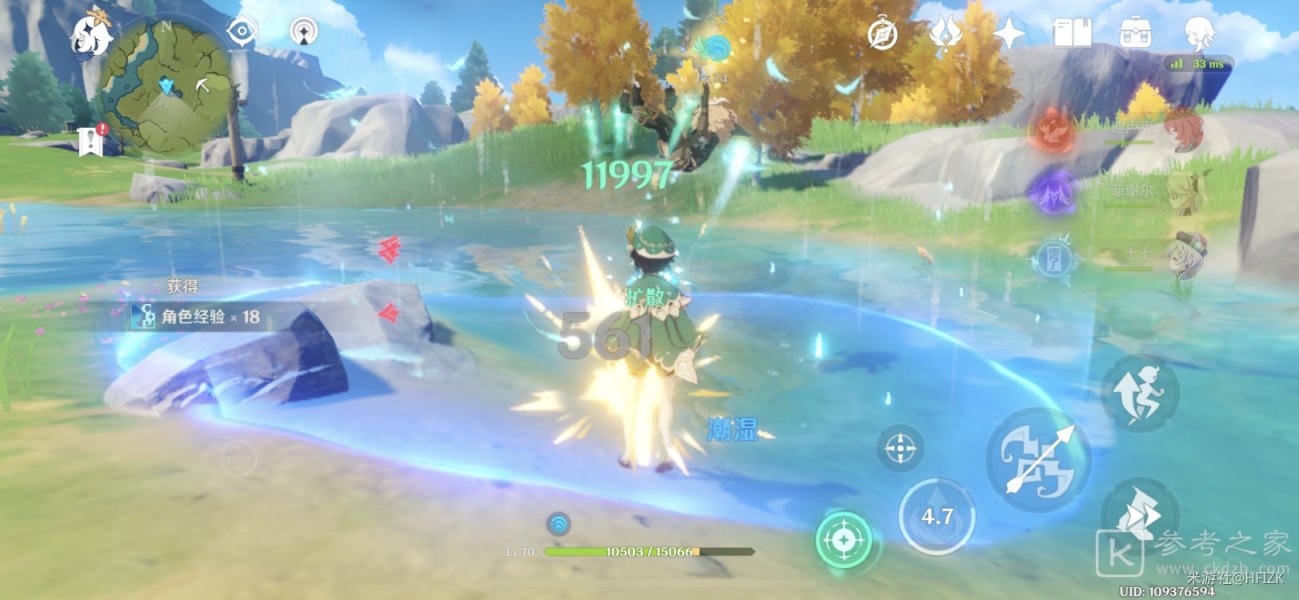Screen dimensions: 1299x600
Task: Fire the bow normal attack button
Action: [1038, 460]
